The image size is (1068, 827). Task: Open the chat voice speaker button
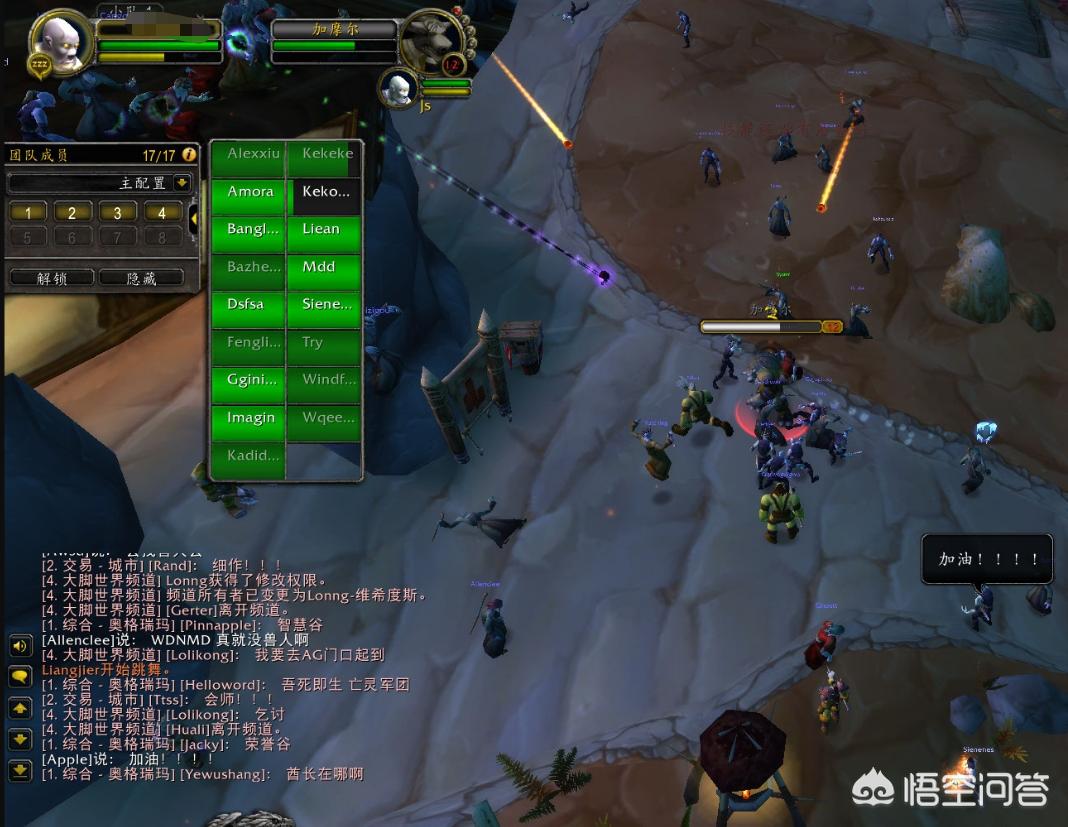tap(20, 646)
